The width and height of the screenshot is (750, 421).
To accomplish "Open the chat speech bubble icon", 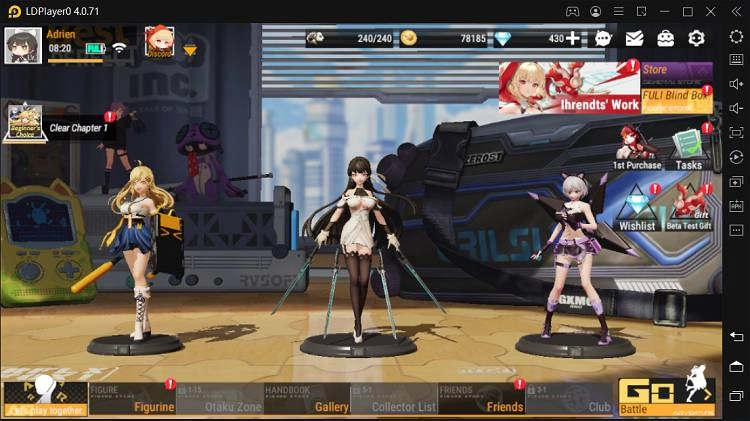I will (x=603, y=39).
